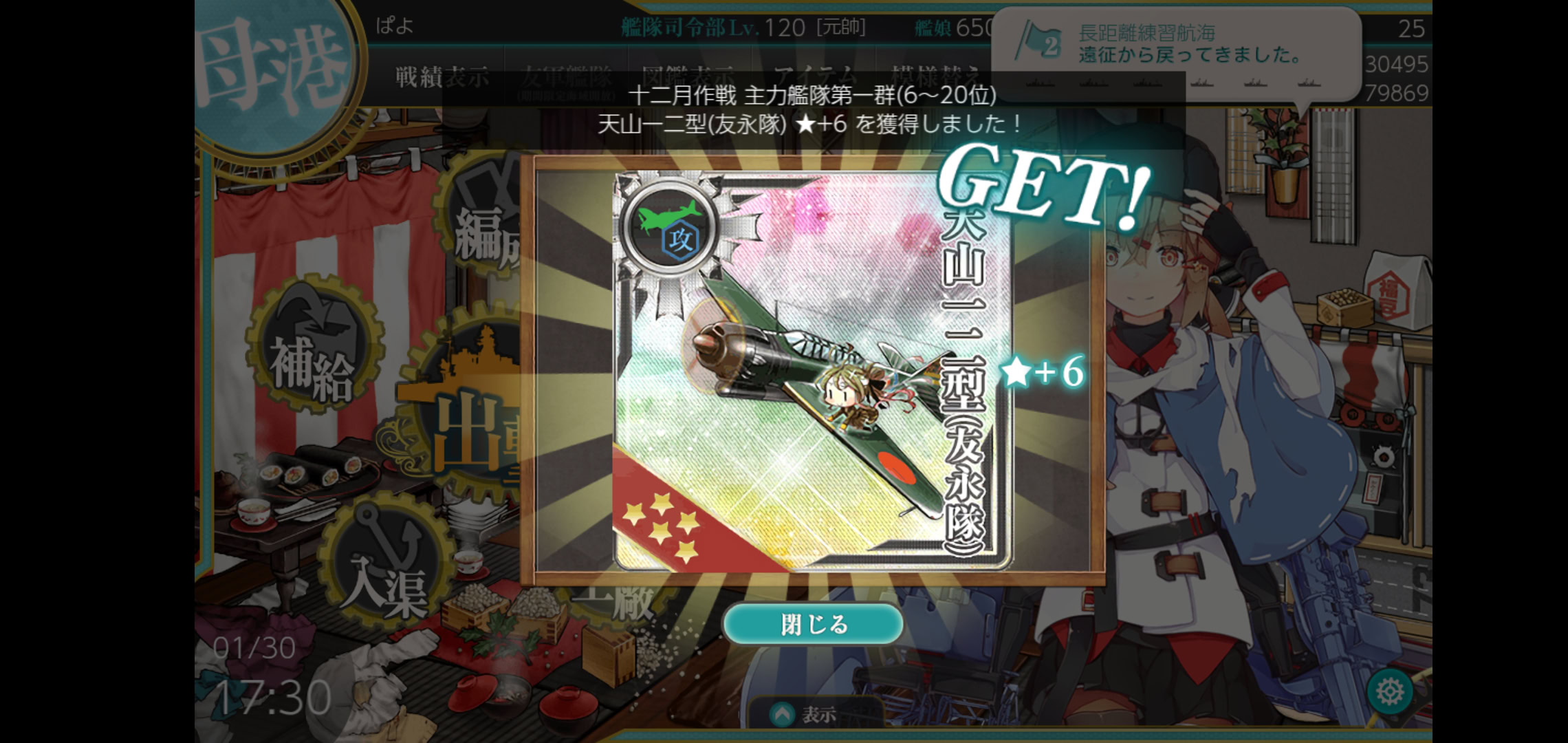Open the settings gear icon
This screenshot has width=1568, height=743.
tap(1389, 691)
